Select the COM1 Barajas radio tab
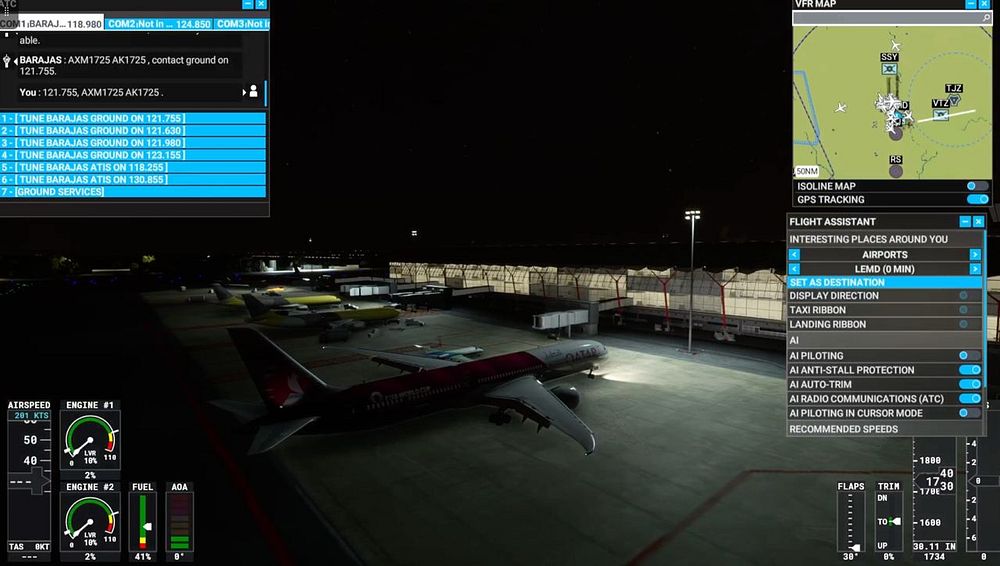 52,23
